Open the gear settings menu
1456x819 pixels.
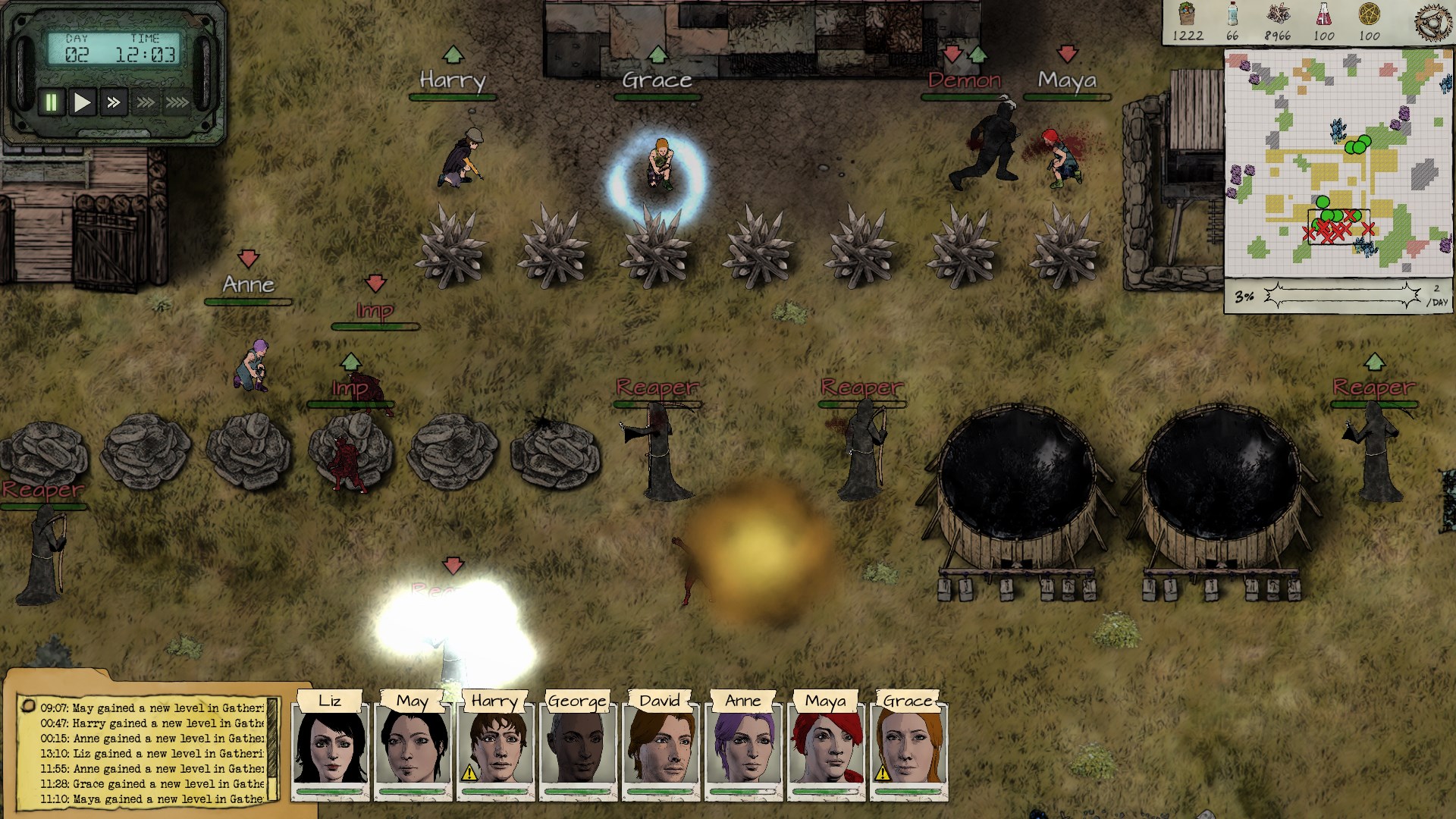click(1435, 20)
